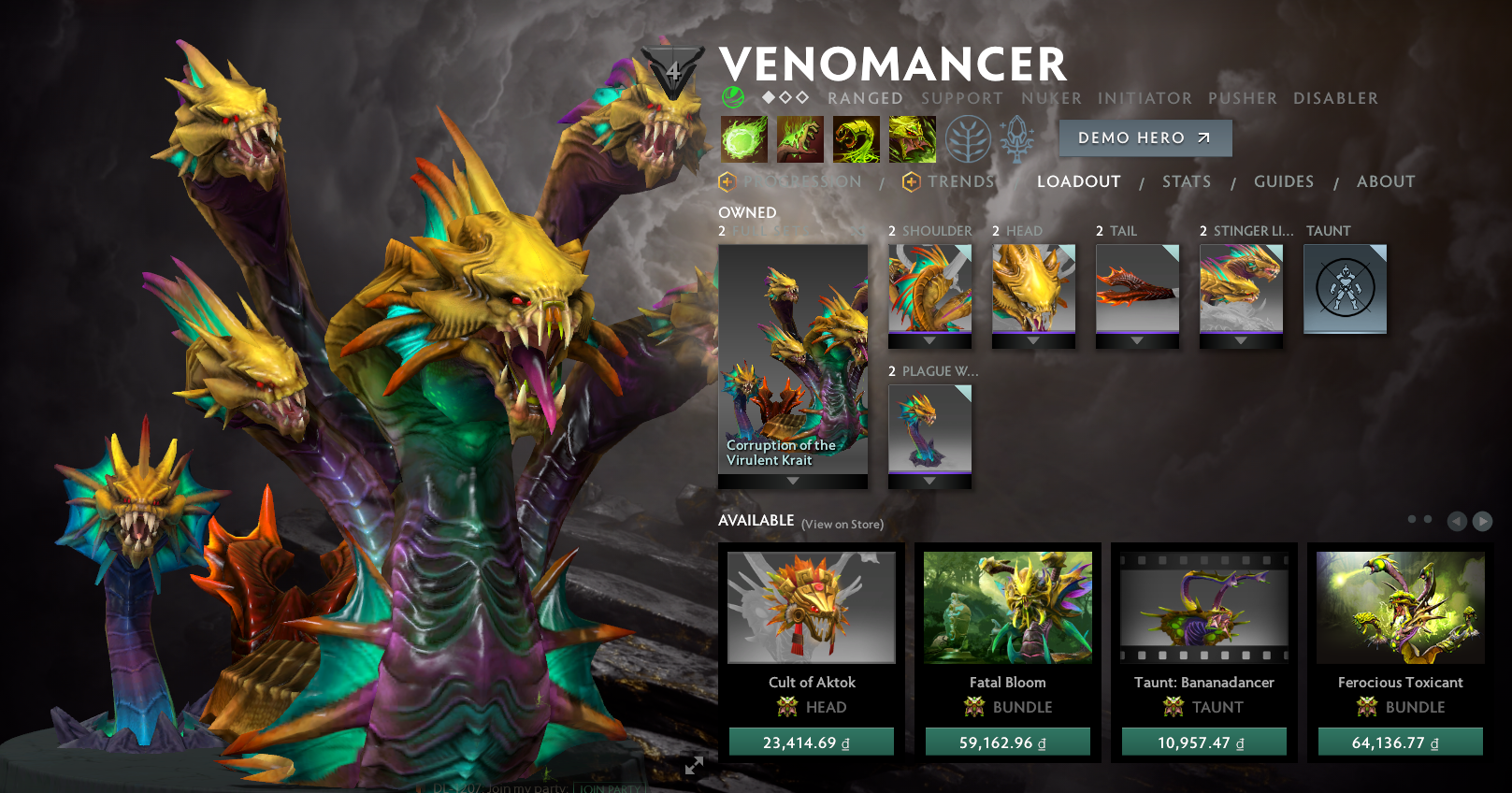Open the GUIDES tab
Image resolution: width=1512 pixels, height=793 pixels.
pyautogui.click(x=1283, y=181)
